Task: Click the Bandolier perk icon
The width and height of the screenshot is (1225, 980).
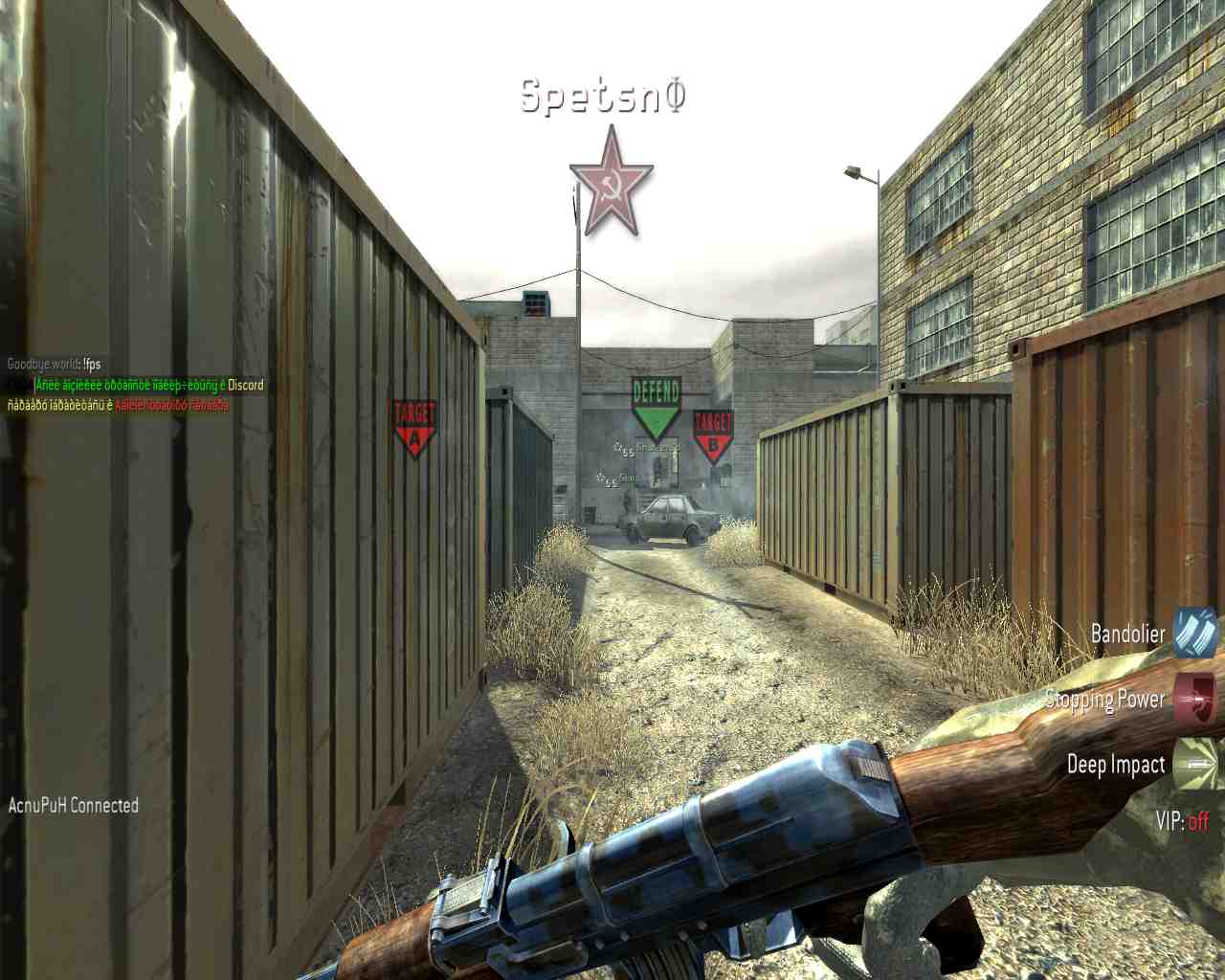Action: [1195, 634]
